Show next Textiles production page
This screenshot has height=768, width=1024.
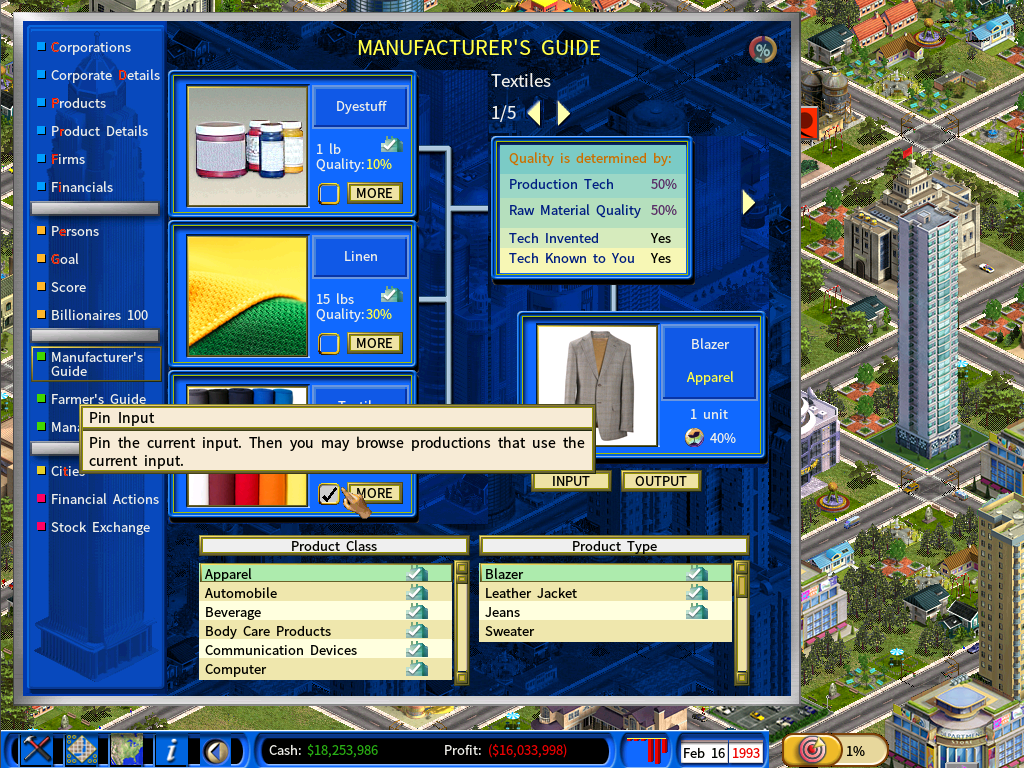[x=564, y=113]
